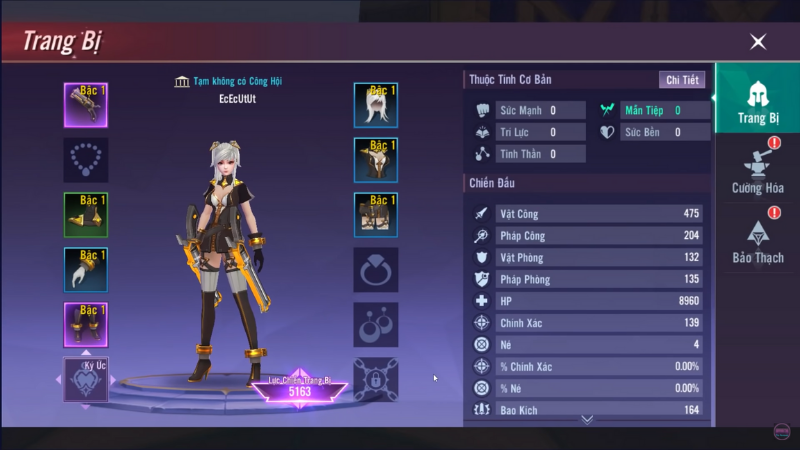Screen dimensions: 800x450
Task: Select the empty necklace slot
Action: pyautogui.click(x=86, y=160)
